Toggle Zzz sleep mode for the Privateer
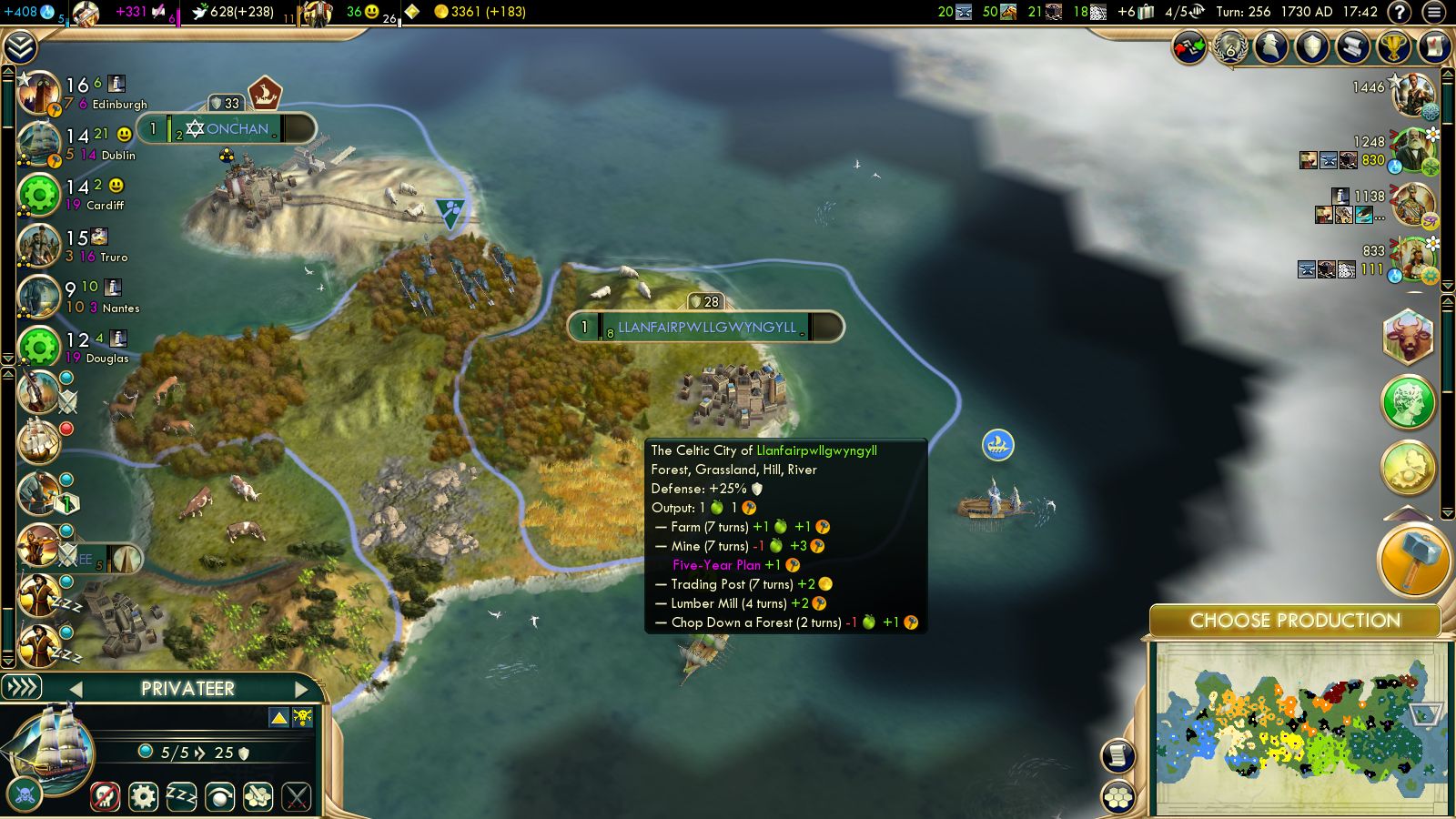Screen dimensions: 1456x819 pyautogui.click(x=180, y=794)
